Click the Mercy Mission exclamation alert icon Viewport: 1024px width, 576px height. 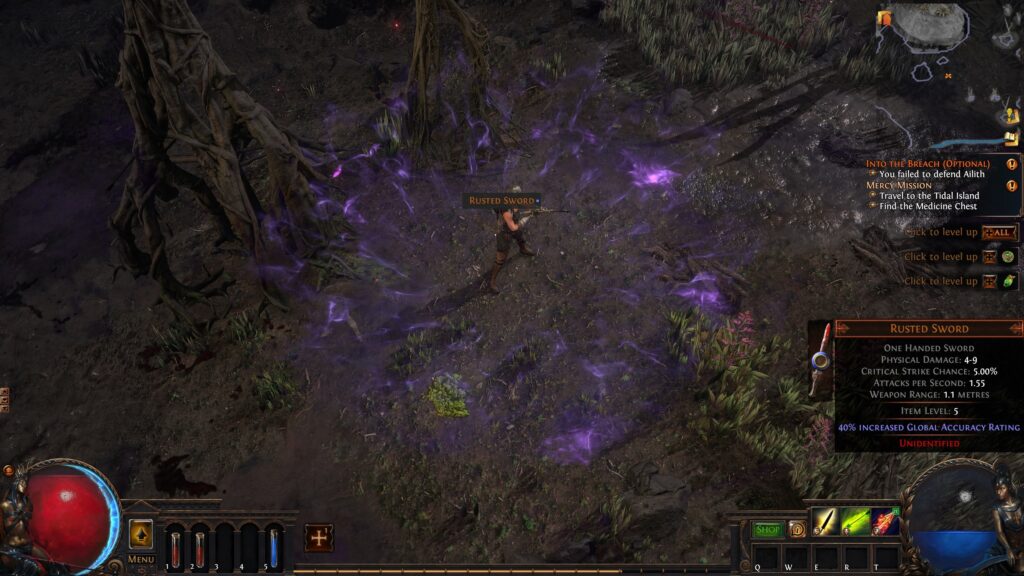pyautogui.click(x=1012, y=186)
